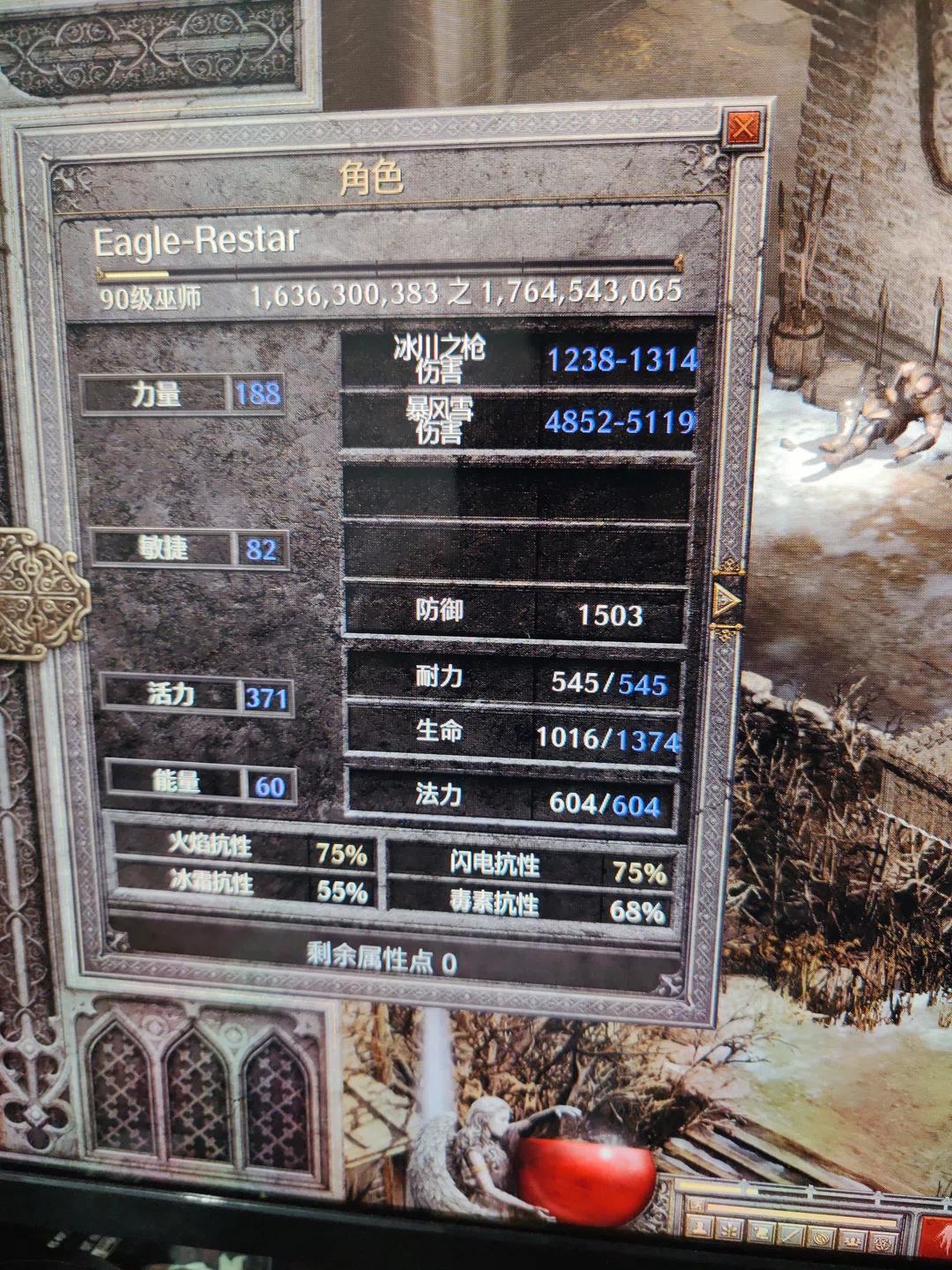Click the gold swirl icon in mini panel
This screenshot has width=952, height=1270.
(x=822, y=1238)
